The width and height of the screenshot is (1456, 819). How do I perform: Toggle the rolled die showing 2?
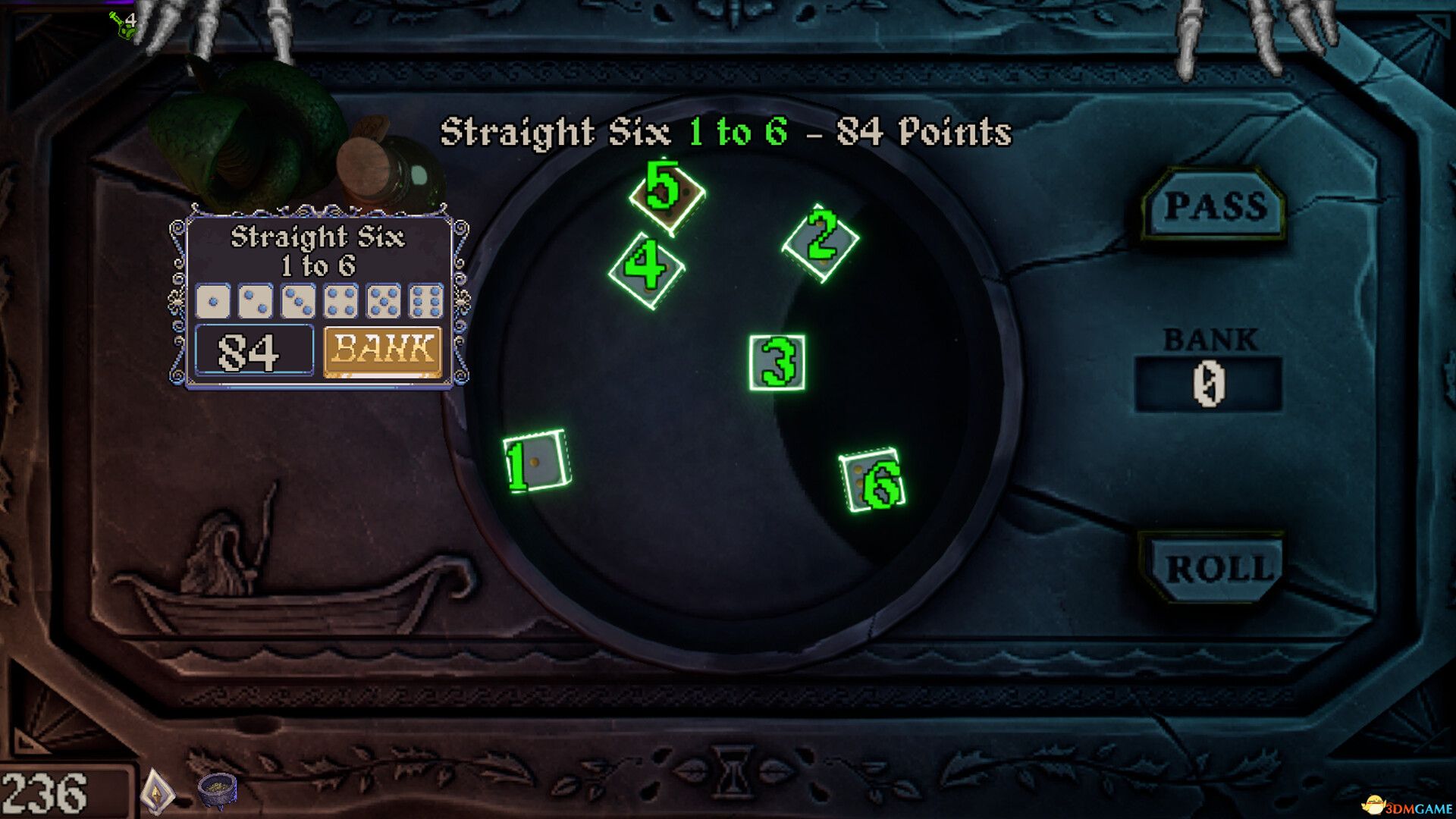(821, 241)
